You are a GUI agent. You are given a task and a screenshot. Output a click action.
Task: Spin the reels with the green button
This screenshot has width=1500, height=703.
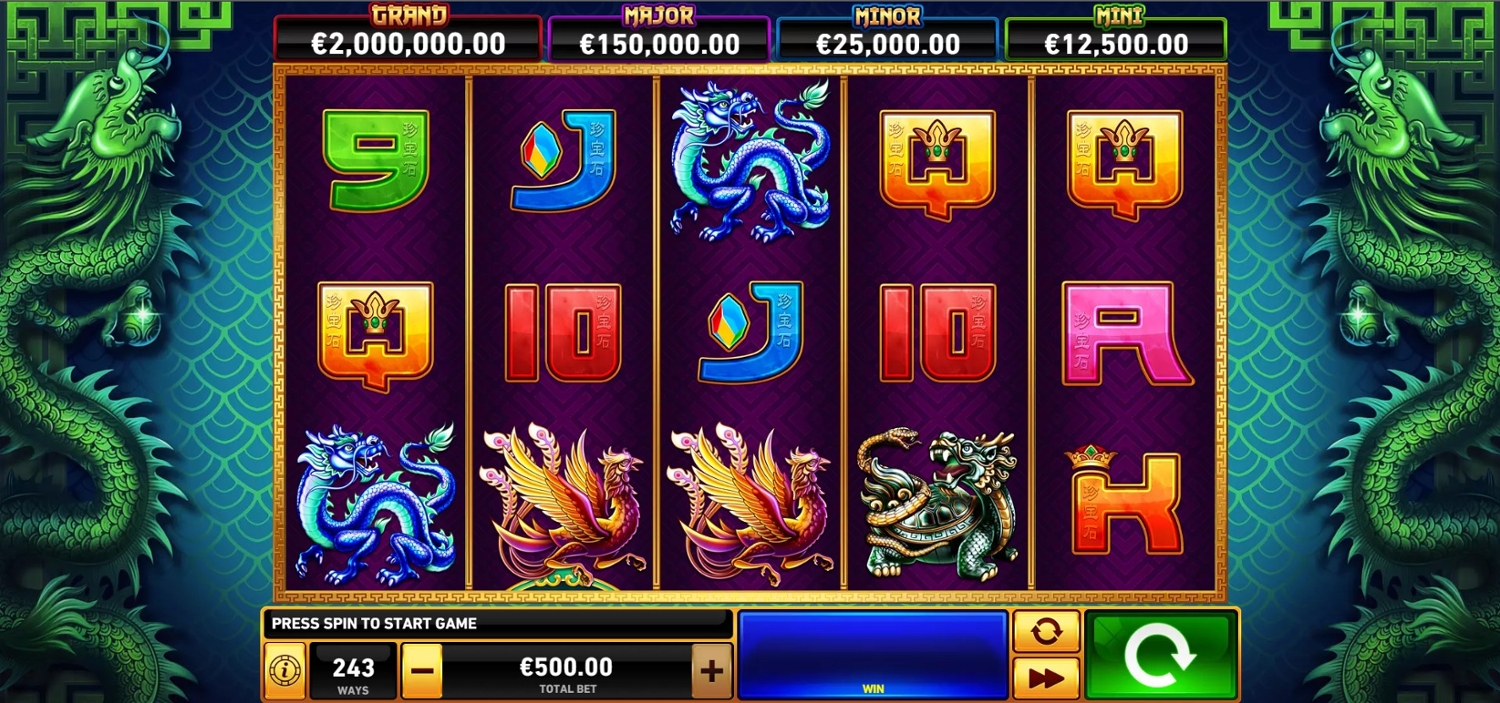[1160, 655]
